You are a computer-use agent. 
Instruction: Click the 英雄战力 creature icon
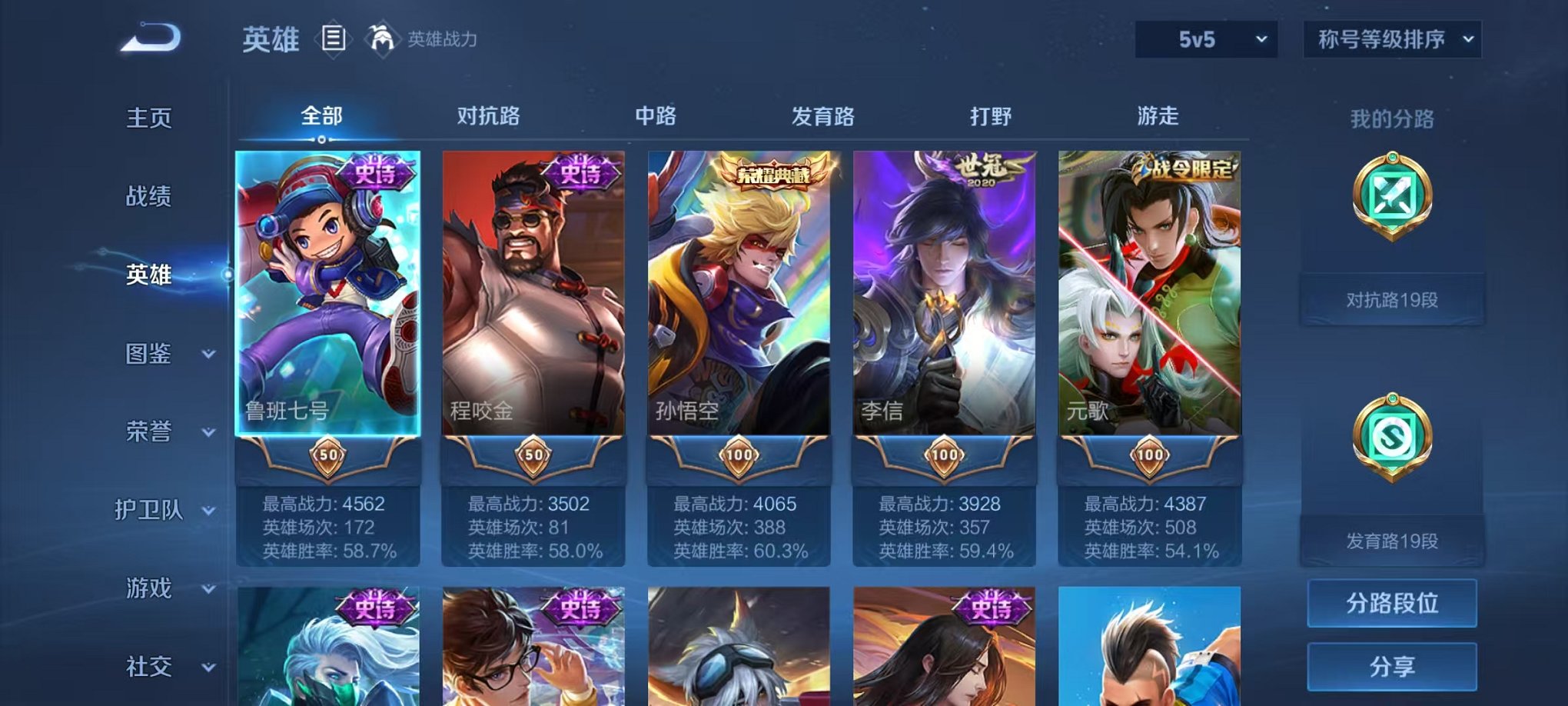384,37
